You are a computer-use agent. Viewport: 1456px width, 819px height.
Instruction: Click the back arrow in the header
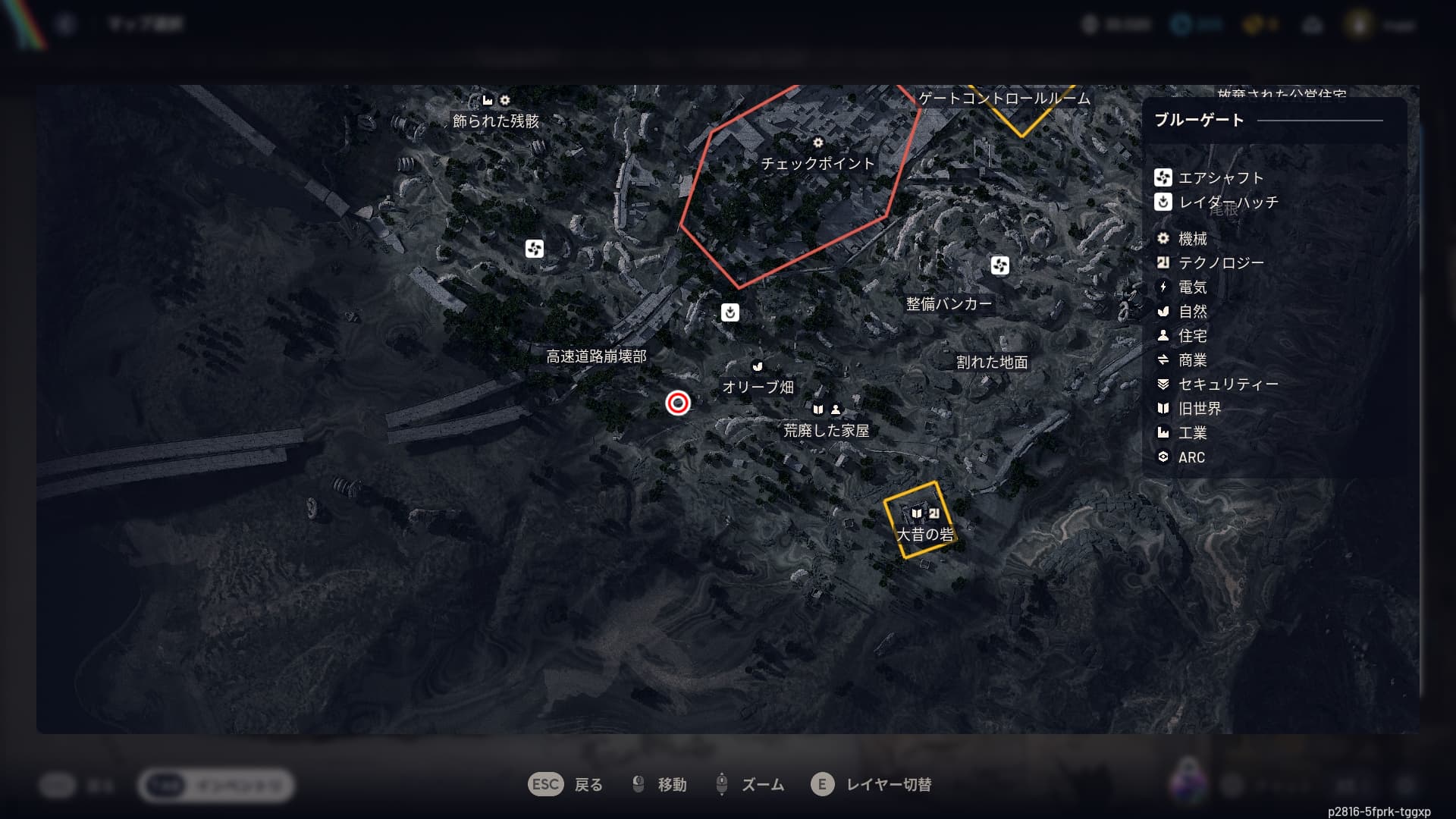(x=66, y=25)
